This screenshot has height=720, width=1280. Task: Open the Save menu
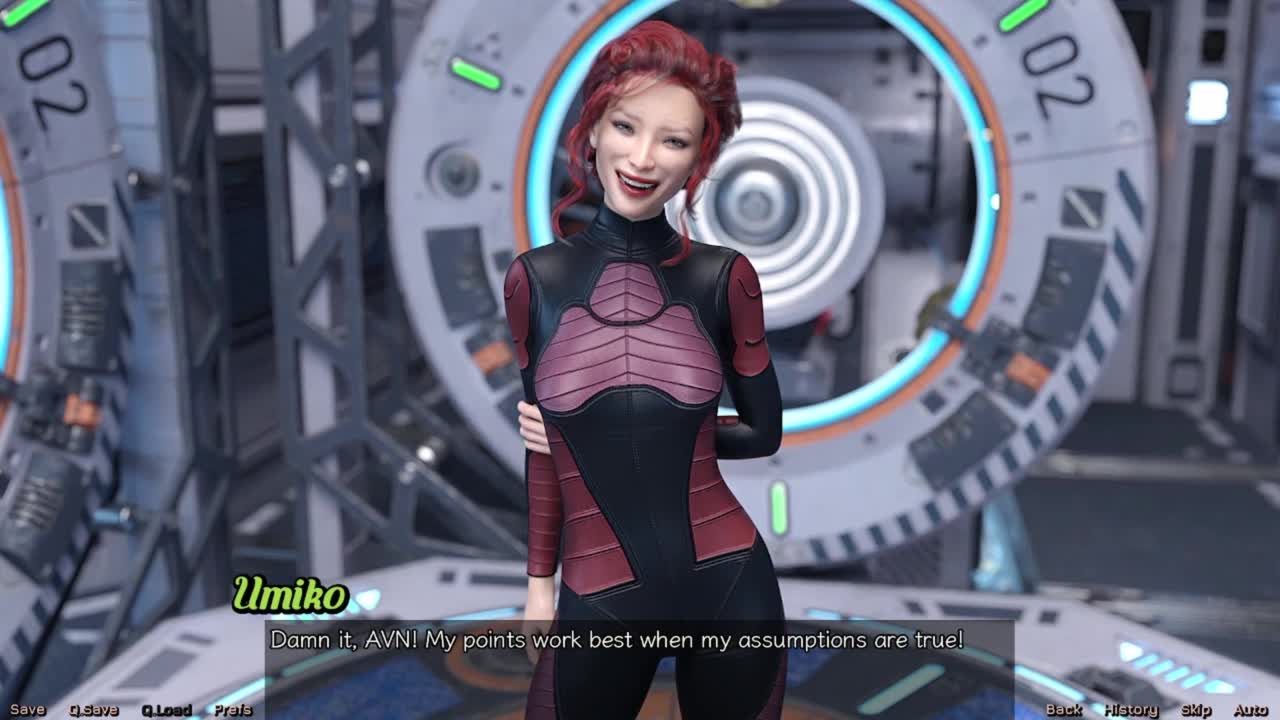pyautogui.click(x=27, y=710)
